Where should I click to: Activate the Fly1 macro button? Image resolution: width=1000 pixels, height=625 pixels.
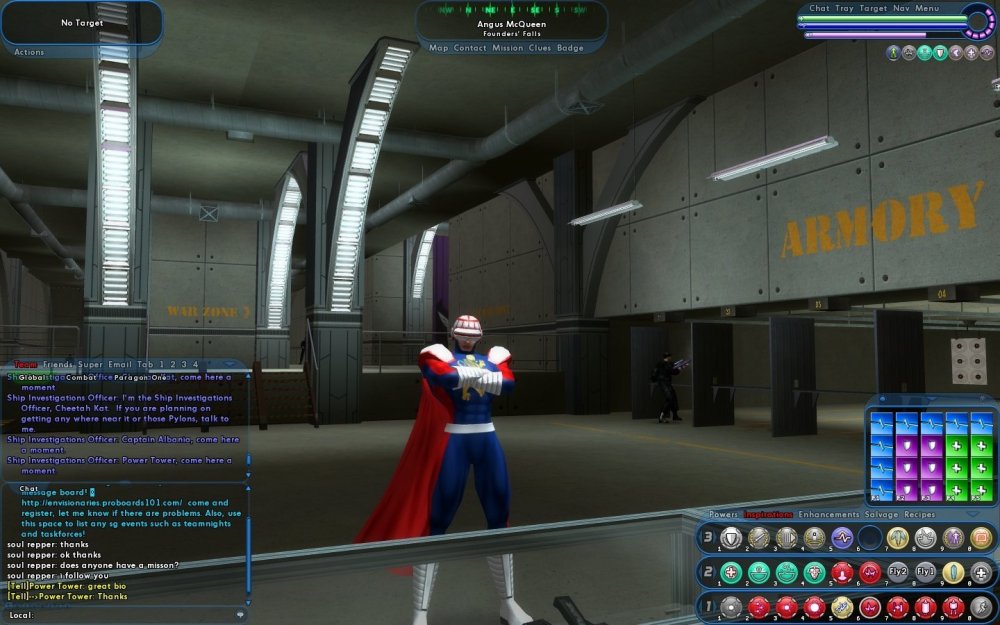[x=925, y=573]
